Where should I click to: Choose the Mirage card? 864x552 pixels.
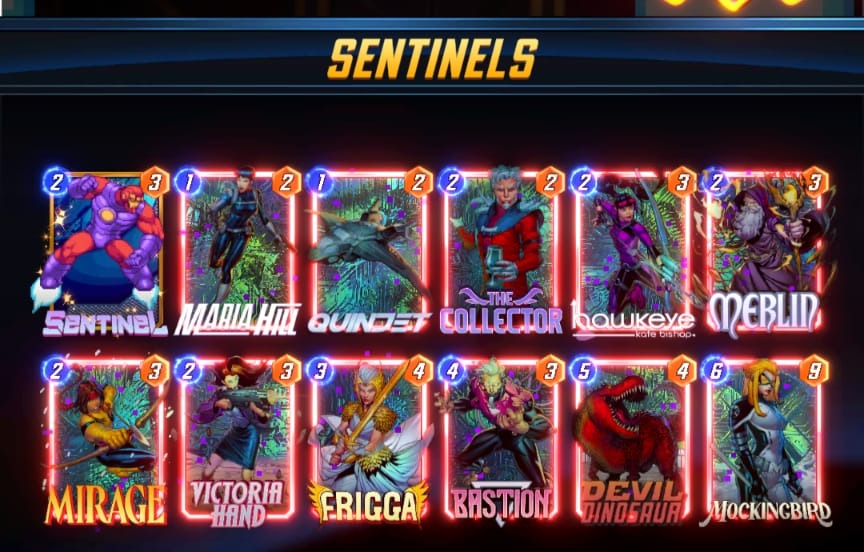pyautogui.click(x=104, y=438)
